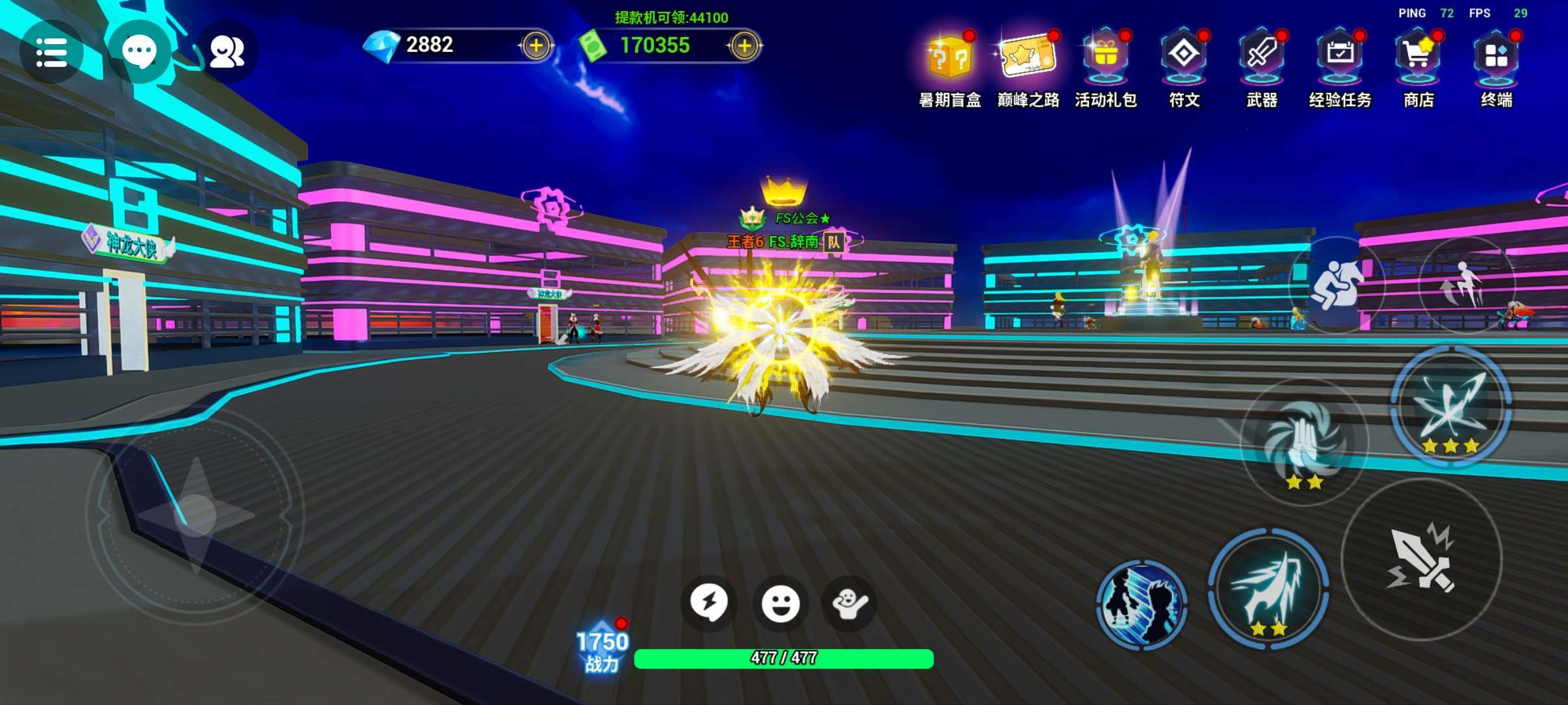Add more blue diamonds
Screen dimensions: 1568x705
pos(536,46)
